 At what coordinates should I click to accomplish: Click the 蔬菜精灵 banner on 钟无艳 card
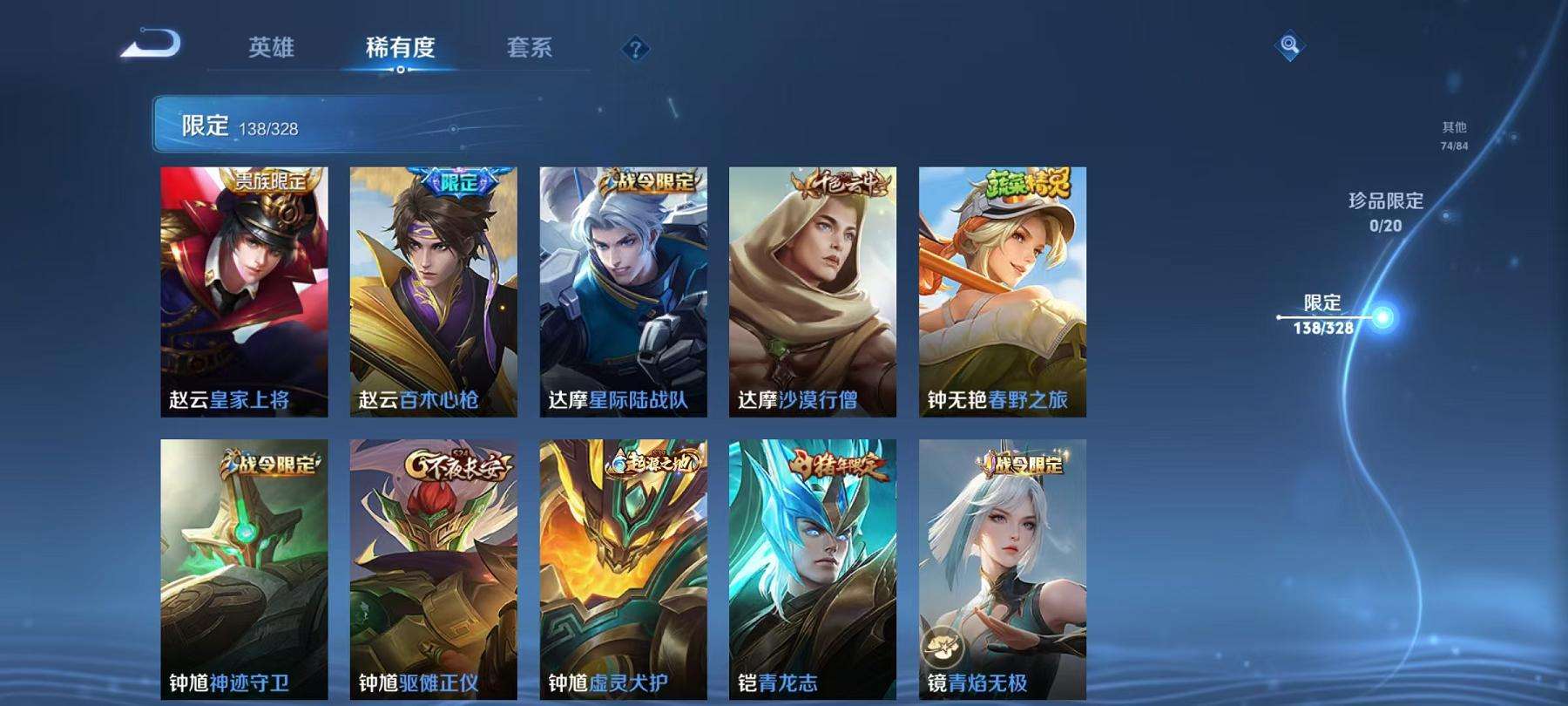pos(1026,185)
